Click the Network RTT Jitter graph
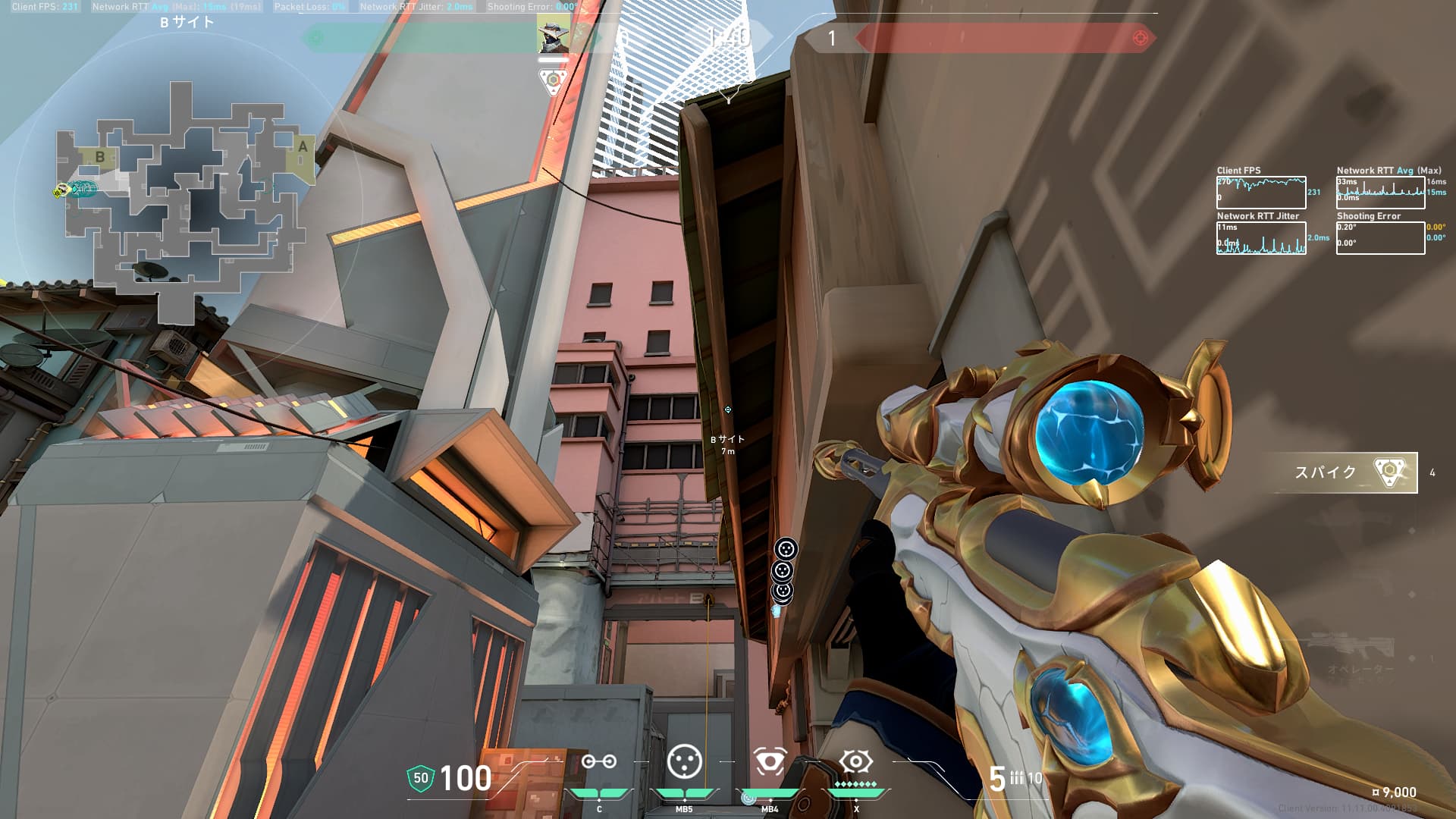Image resolution: width=1456 pixels, height=819 pixels. tap(1261, 238)
